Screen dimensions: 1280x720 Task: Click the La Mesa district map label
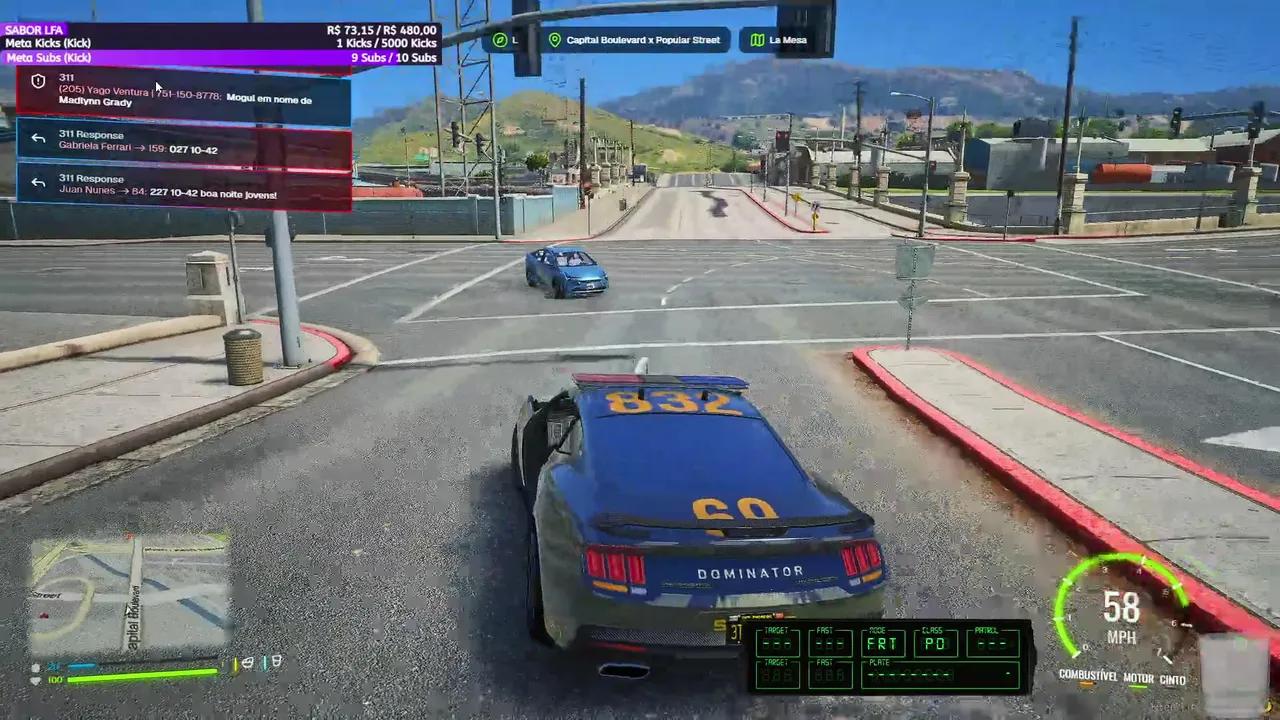(779, 40)
